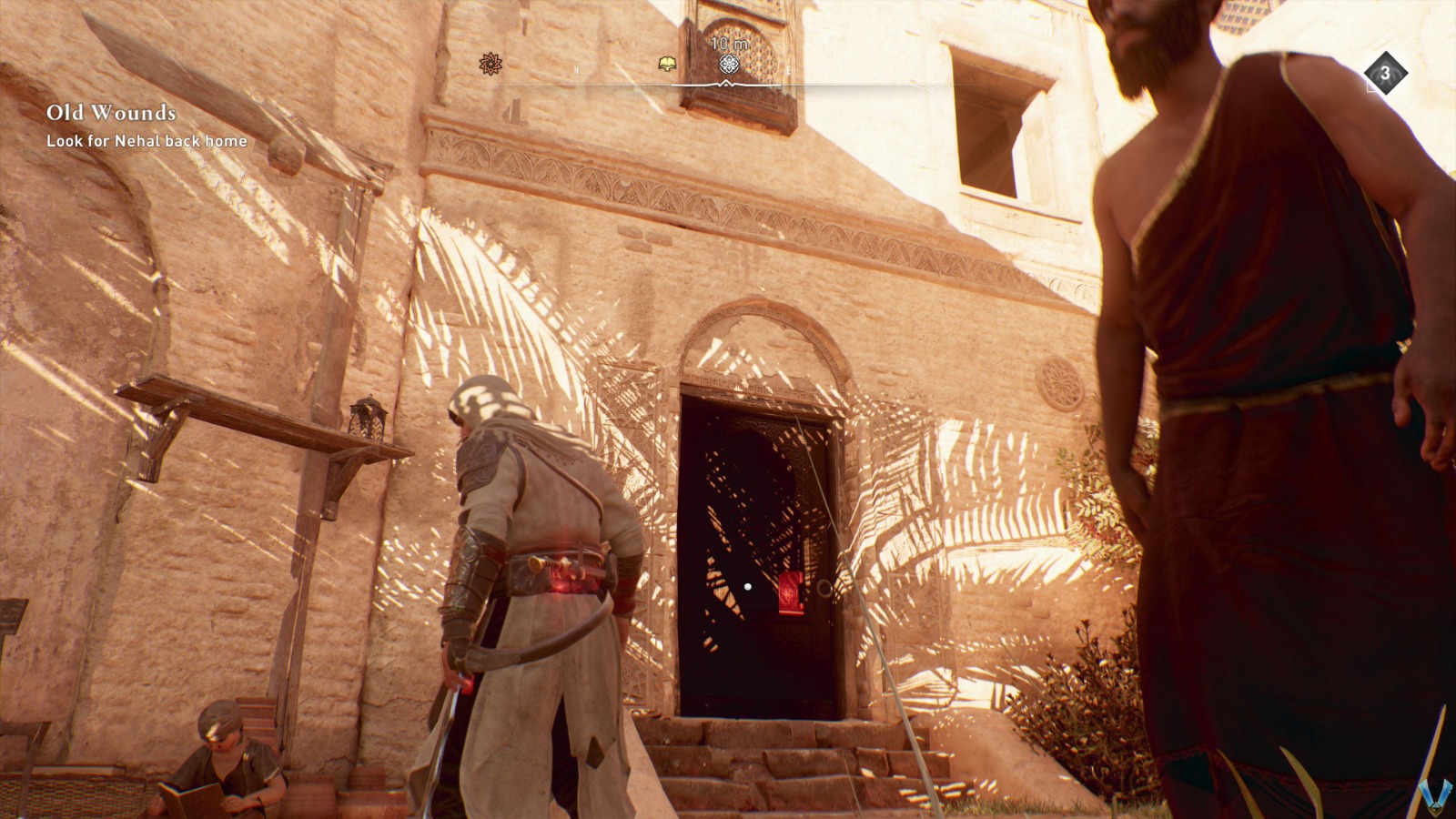The image size is (1456, 819).
Task: Click the white aiming reticle dot at screen center
Action: coord(747,586)
